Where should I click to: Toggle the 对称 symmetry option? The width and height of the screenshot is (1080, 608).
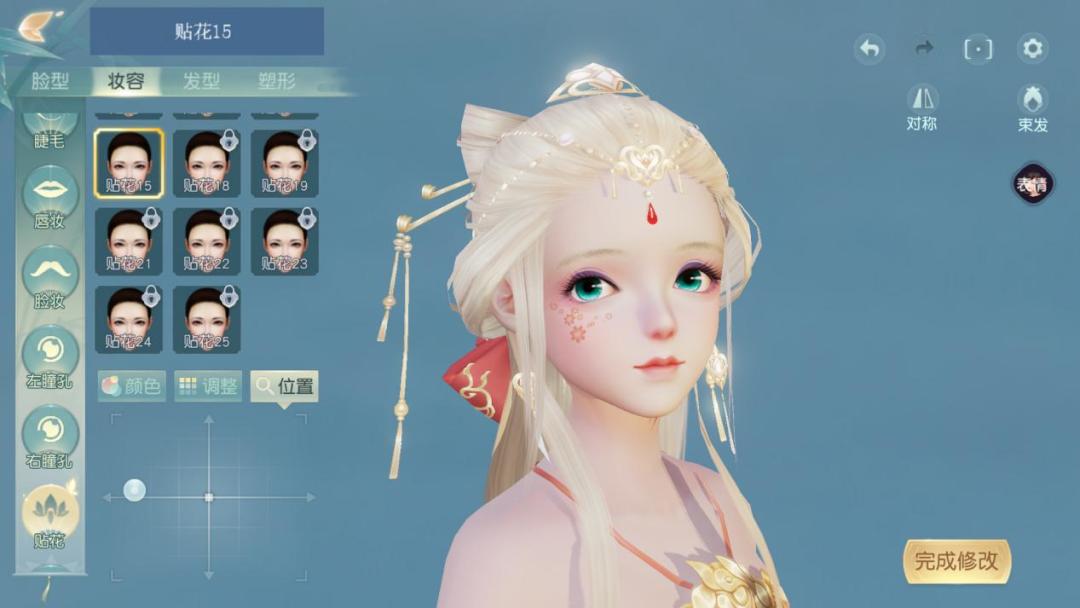(x=922, y=107)
